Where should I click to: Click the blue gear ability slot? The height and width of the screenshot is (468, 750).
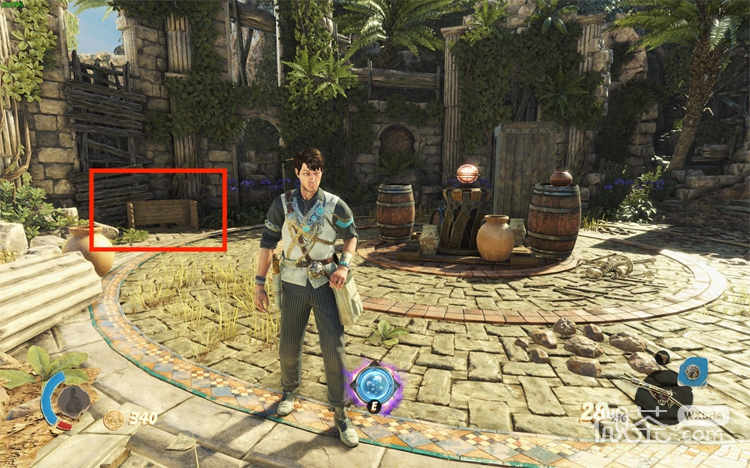(x=693, y=373)
